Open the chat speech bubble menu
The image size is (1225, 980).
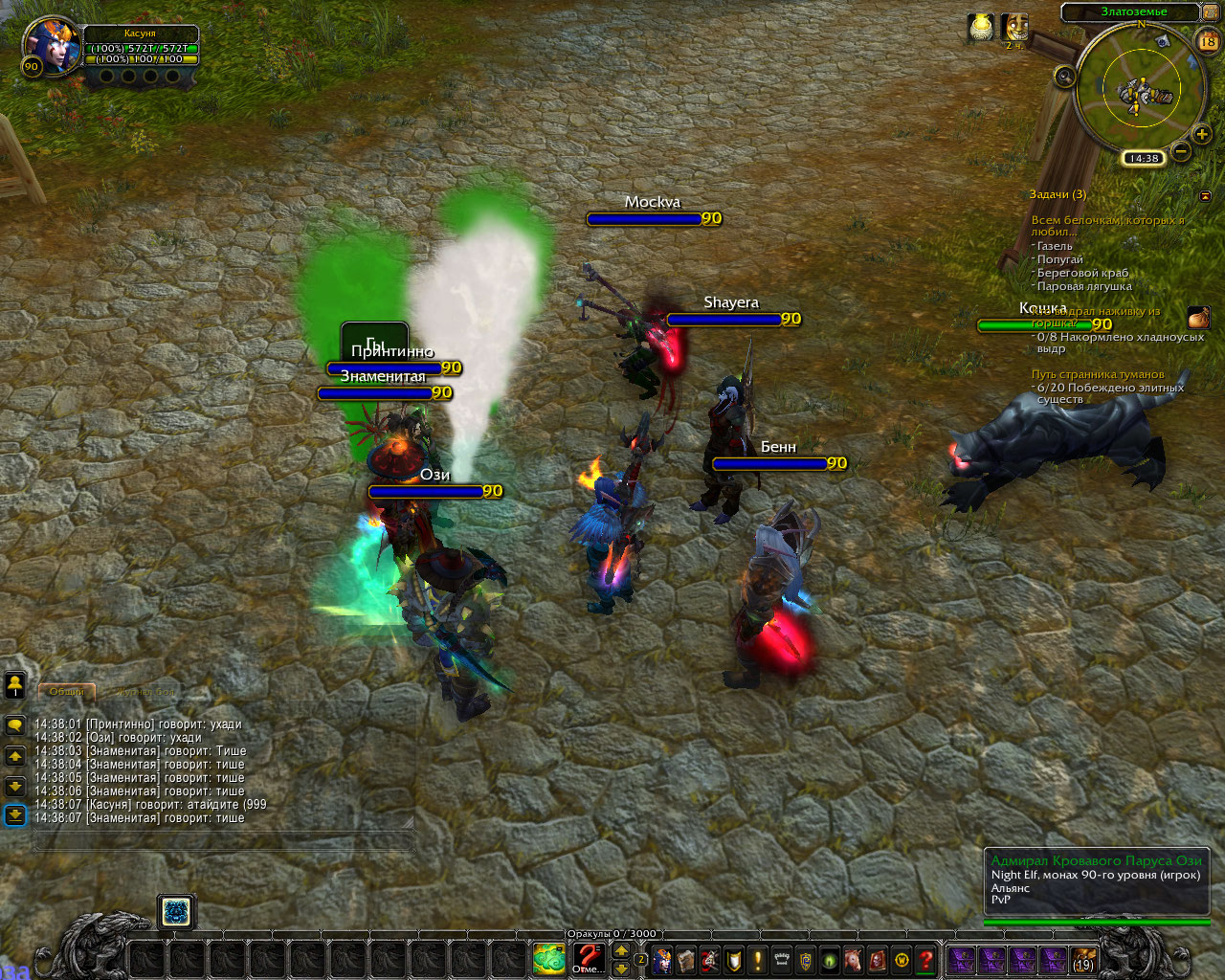[15, 725]
